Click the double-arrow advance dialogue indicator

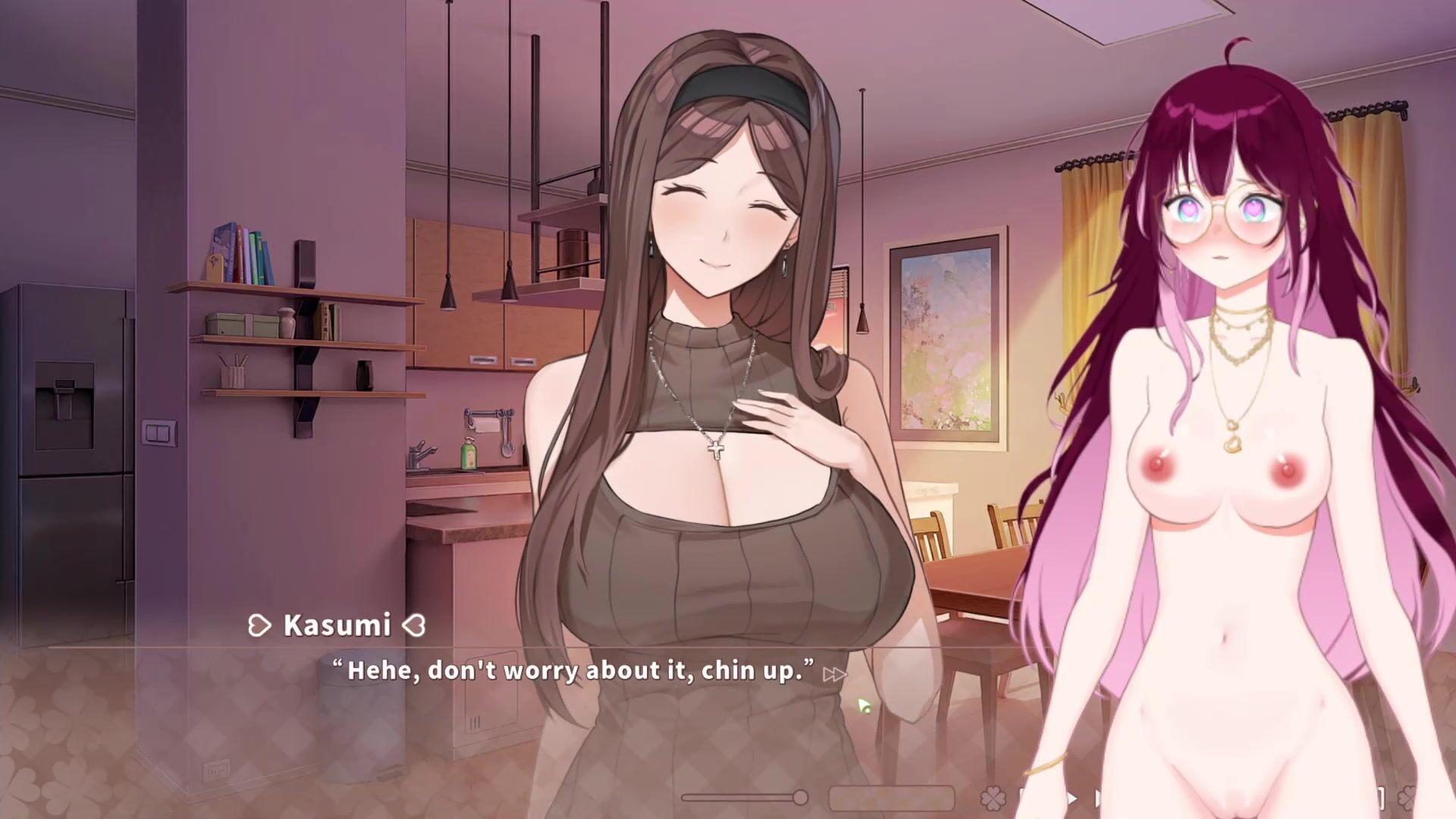pyautogui.click(x=833, y=674)
